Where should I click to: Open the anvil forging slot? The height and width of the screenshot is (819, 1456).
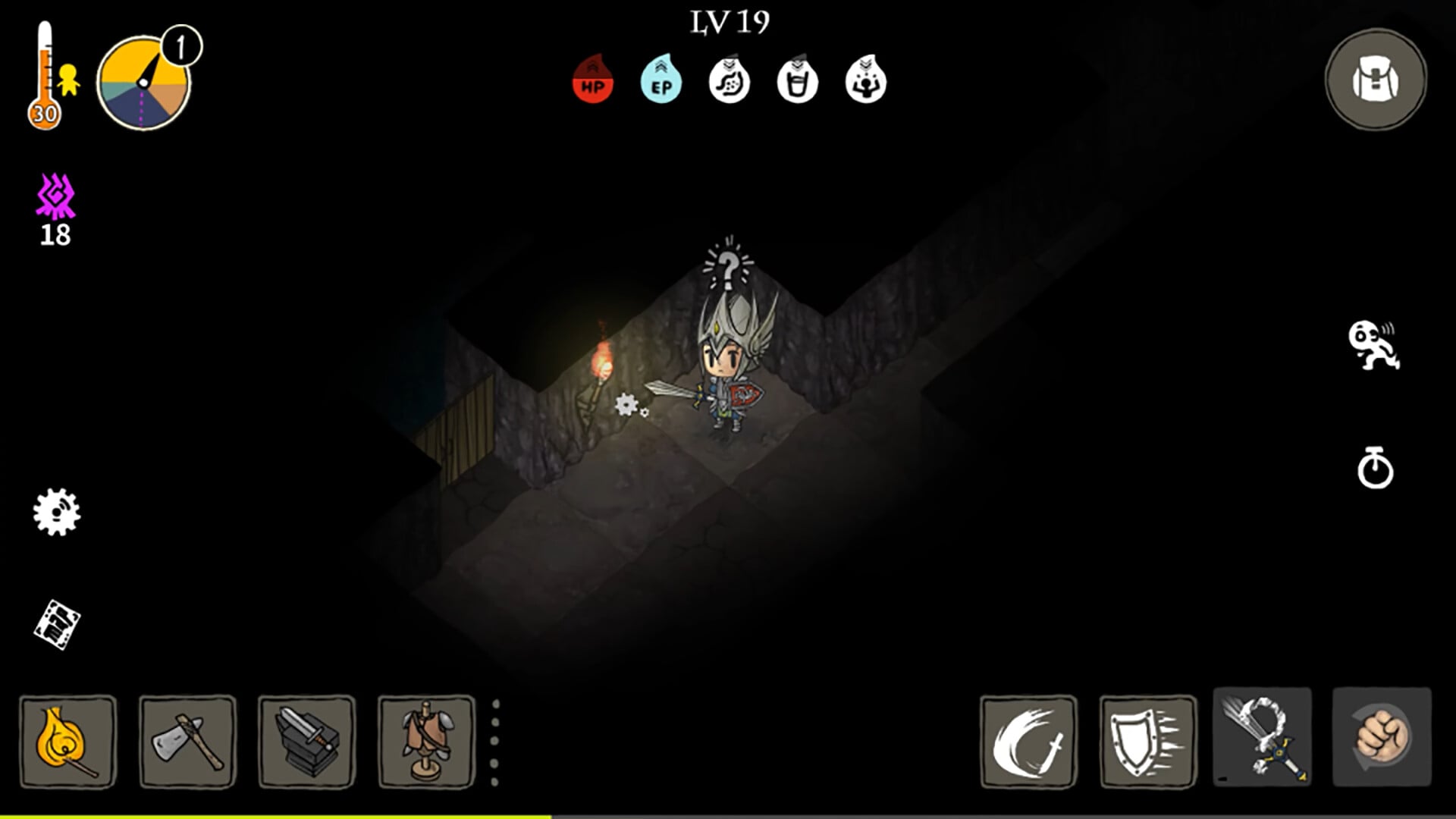click(306, 742)
